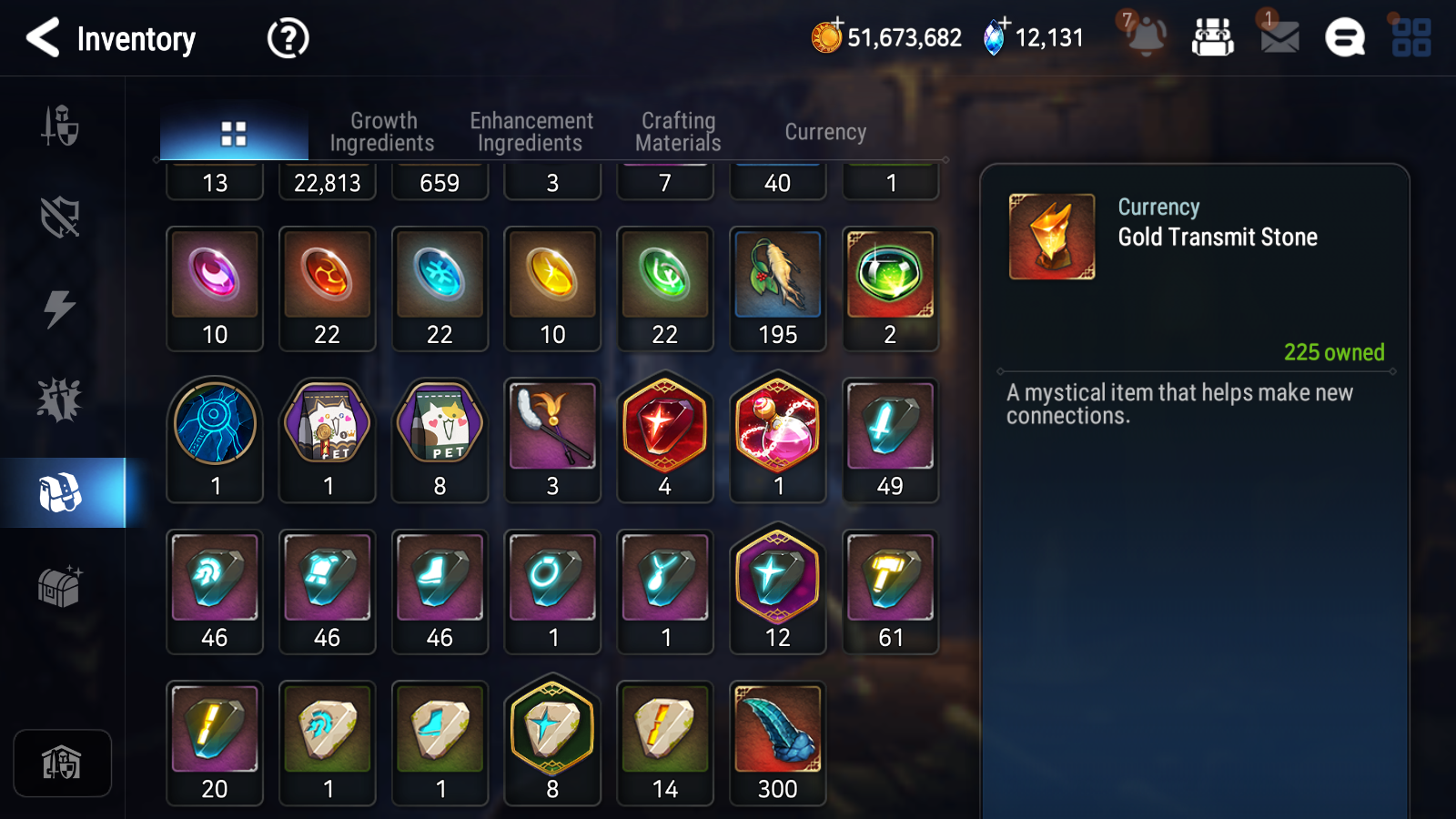Click the purple catalyst gem with 10
This screenshot has height=819, width=1456.
(215, 288)
